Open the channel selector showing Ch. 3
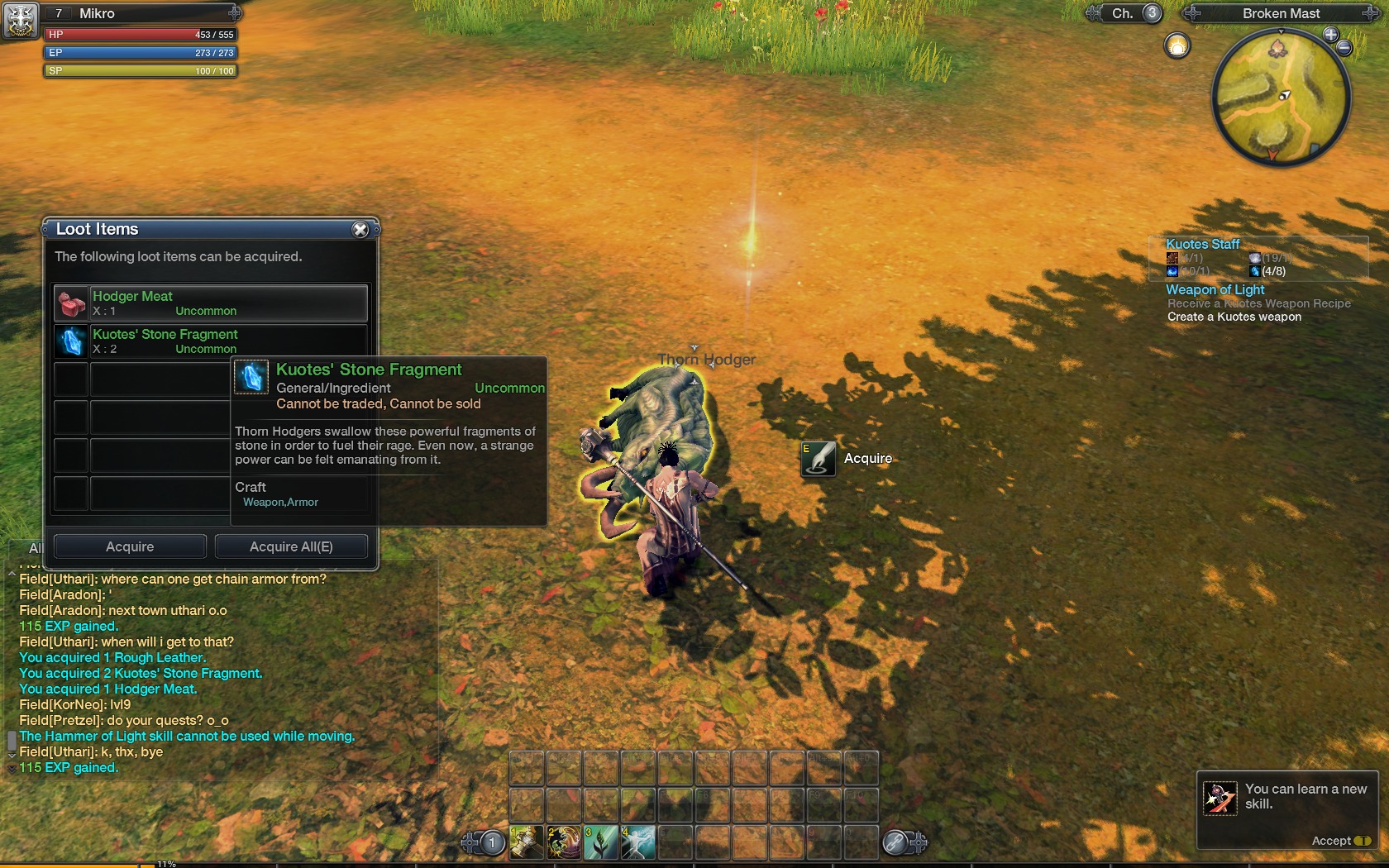 pos(1134,13)
